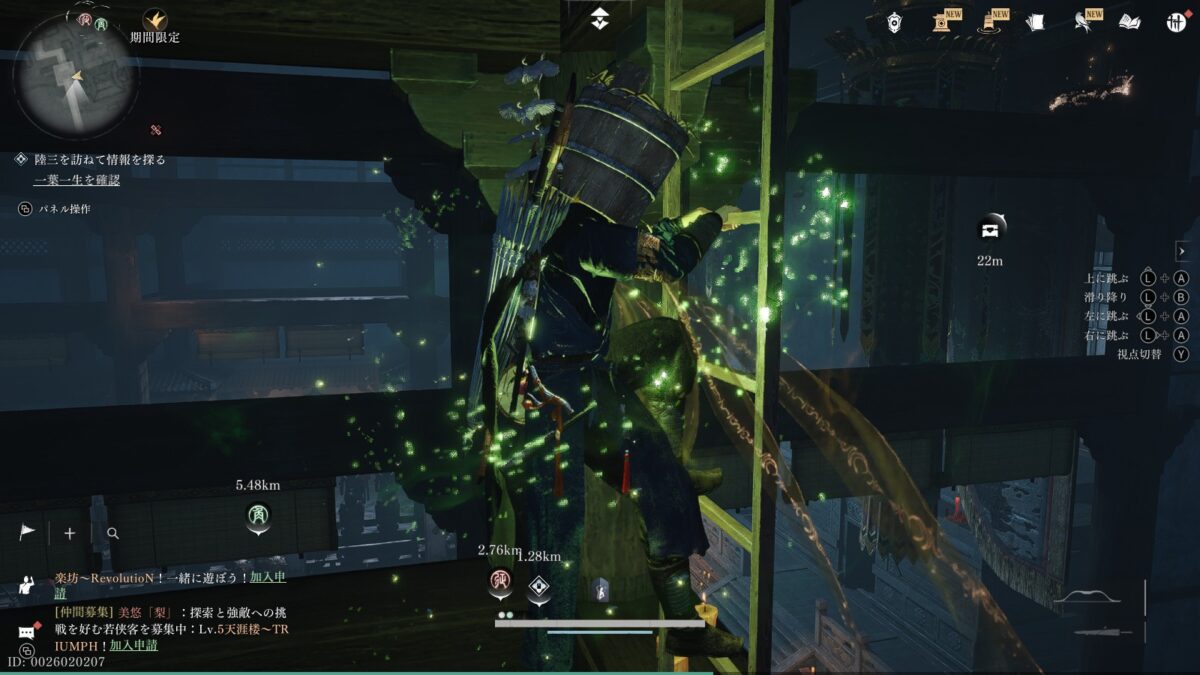Click the plus icon beside the flag
1200x675 pixels.
pyautogui.click(x=70, y=533)
